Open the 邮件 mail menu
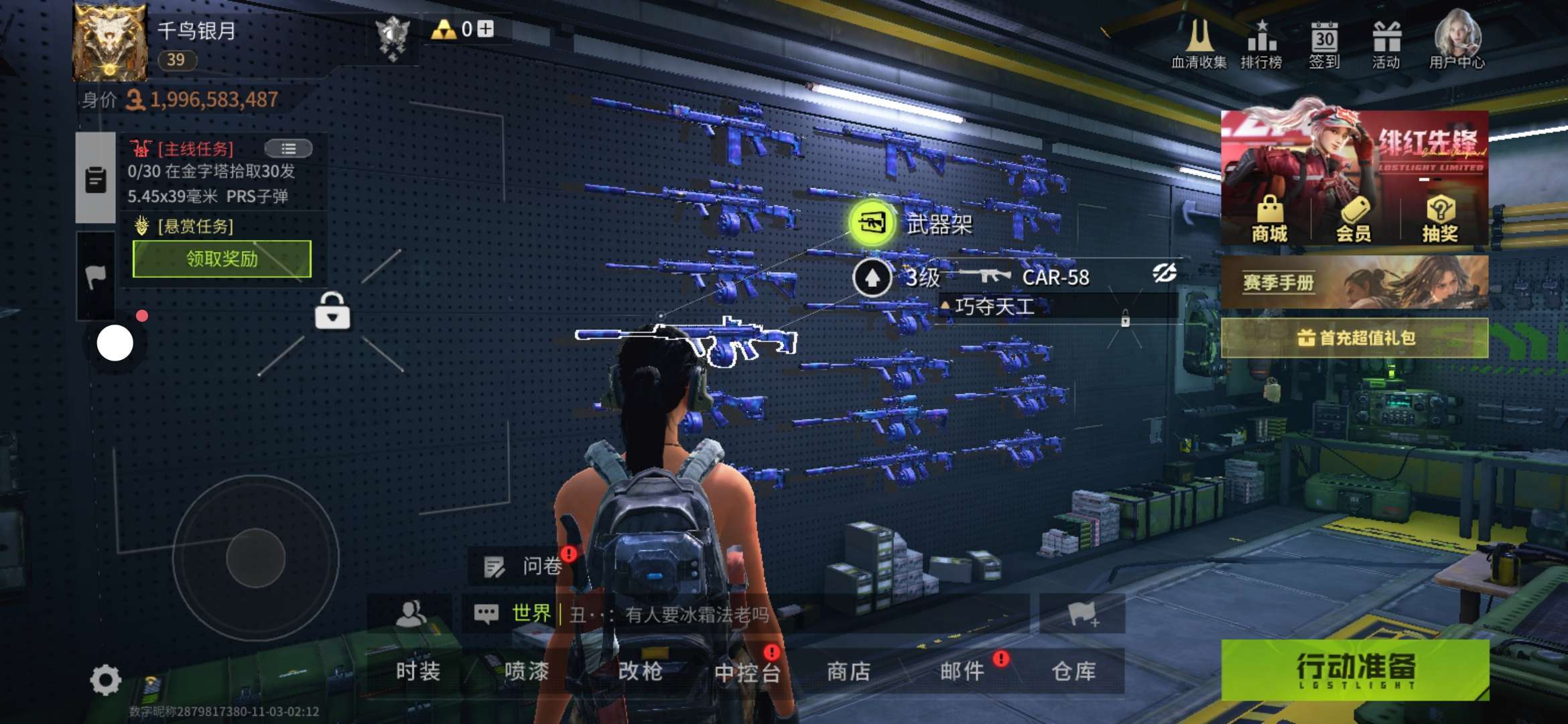 [x=962, y=671]
